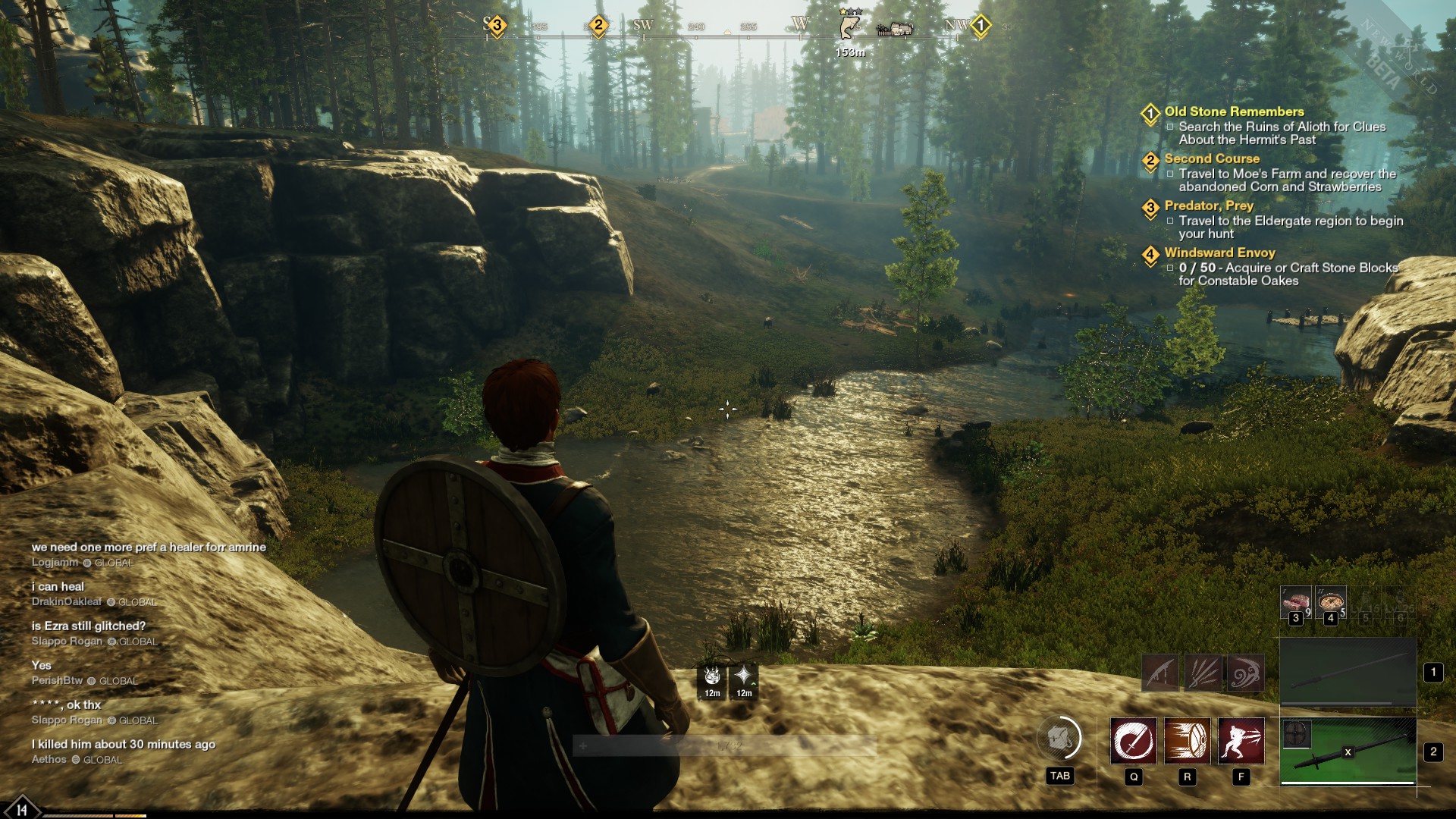Open the Second Course quest entry

pyautogui.click(x=1212, y=158)
